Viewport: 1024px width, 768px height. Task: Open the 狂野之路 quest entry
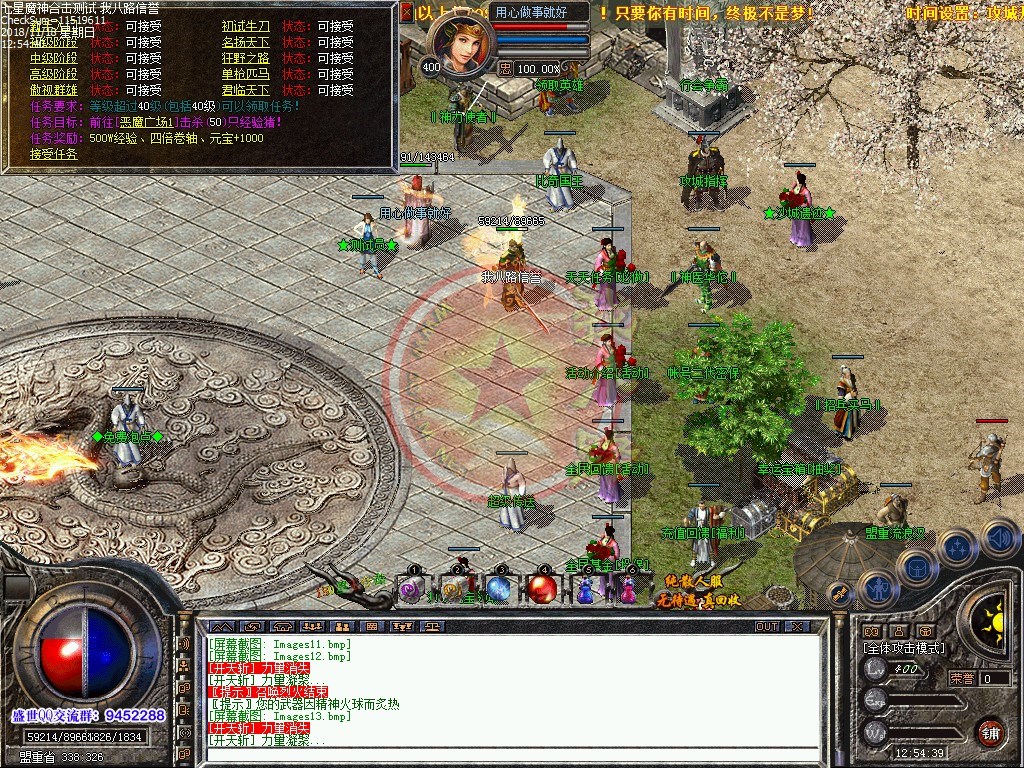click(245, 58)
